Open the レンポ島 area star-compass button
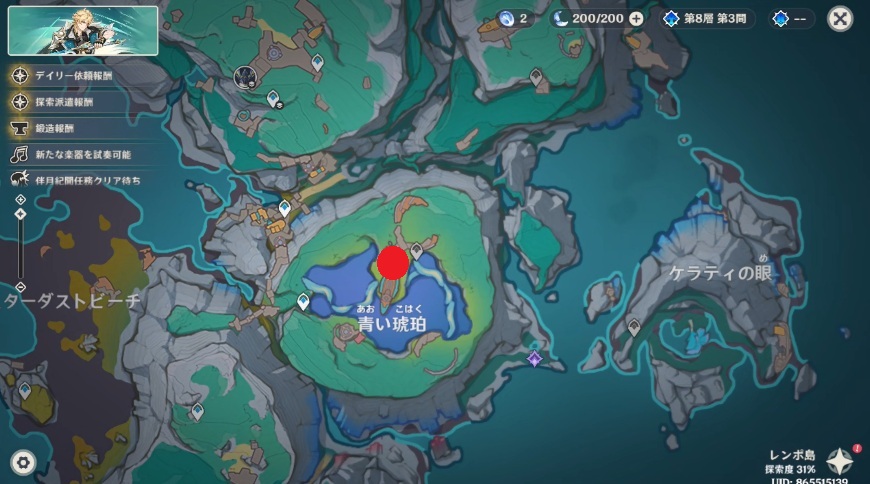The image size is (870, 484). tap(839, 460)
